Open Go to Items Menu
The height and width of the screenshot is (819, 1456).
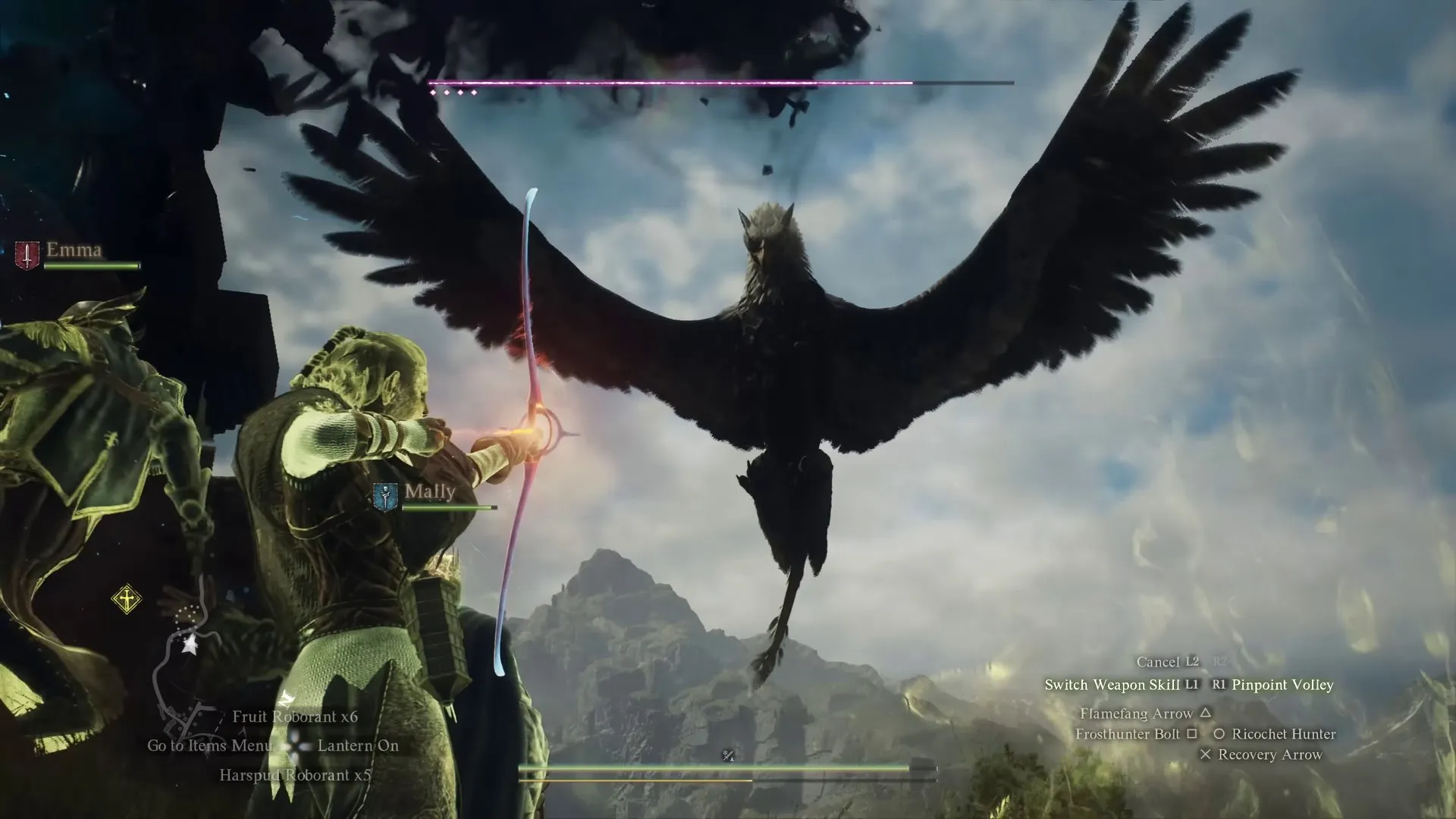(x=209, y=745)
